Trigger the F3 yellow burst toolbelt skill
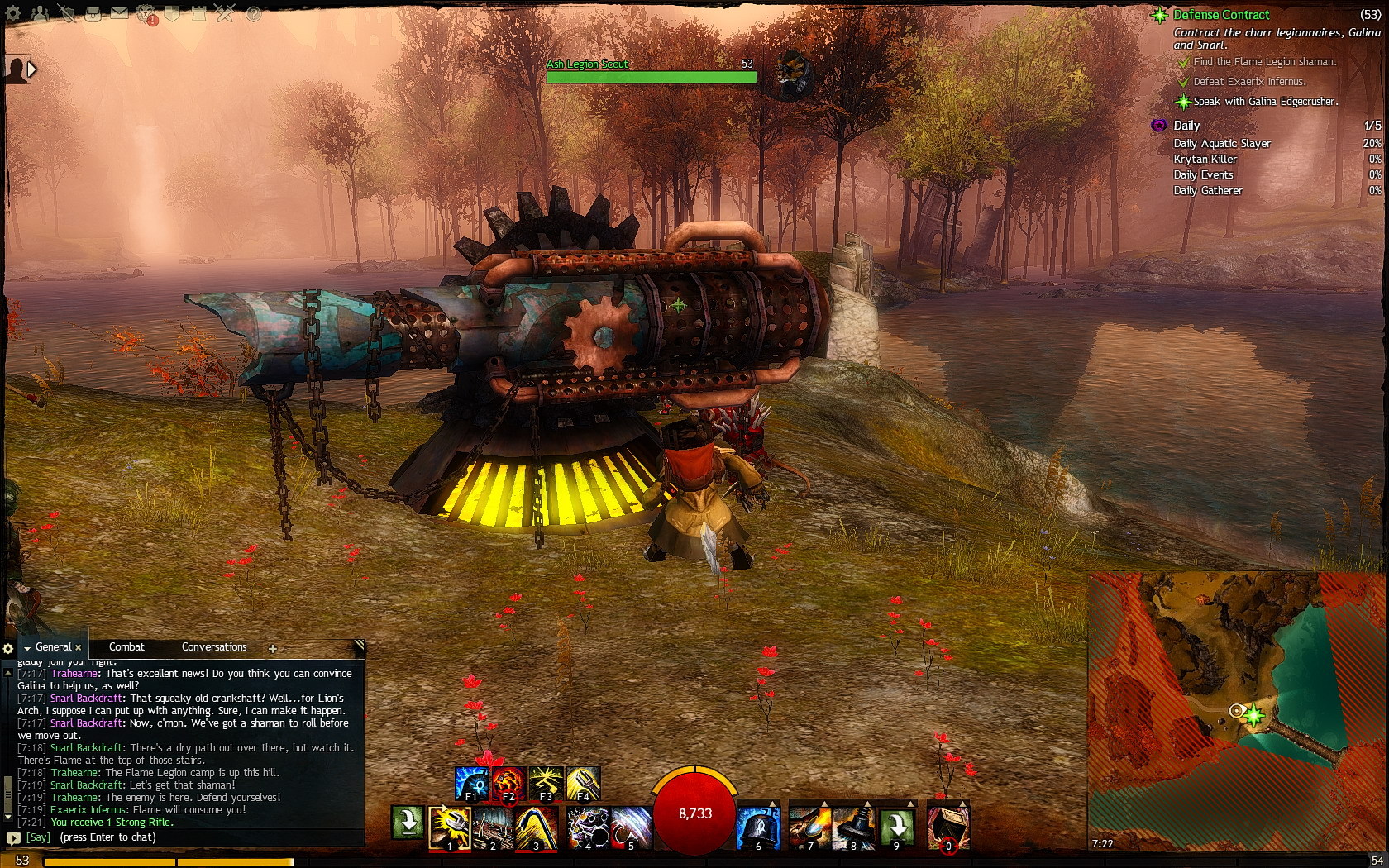This screenshot has width=1389, height=868. [x=546, y=784]
